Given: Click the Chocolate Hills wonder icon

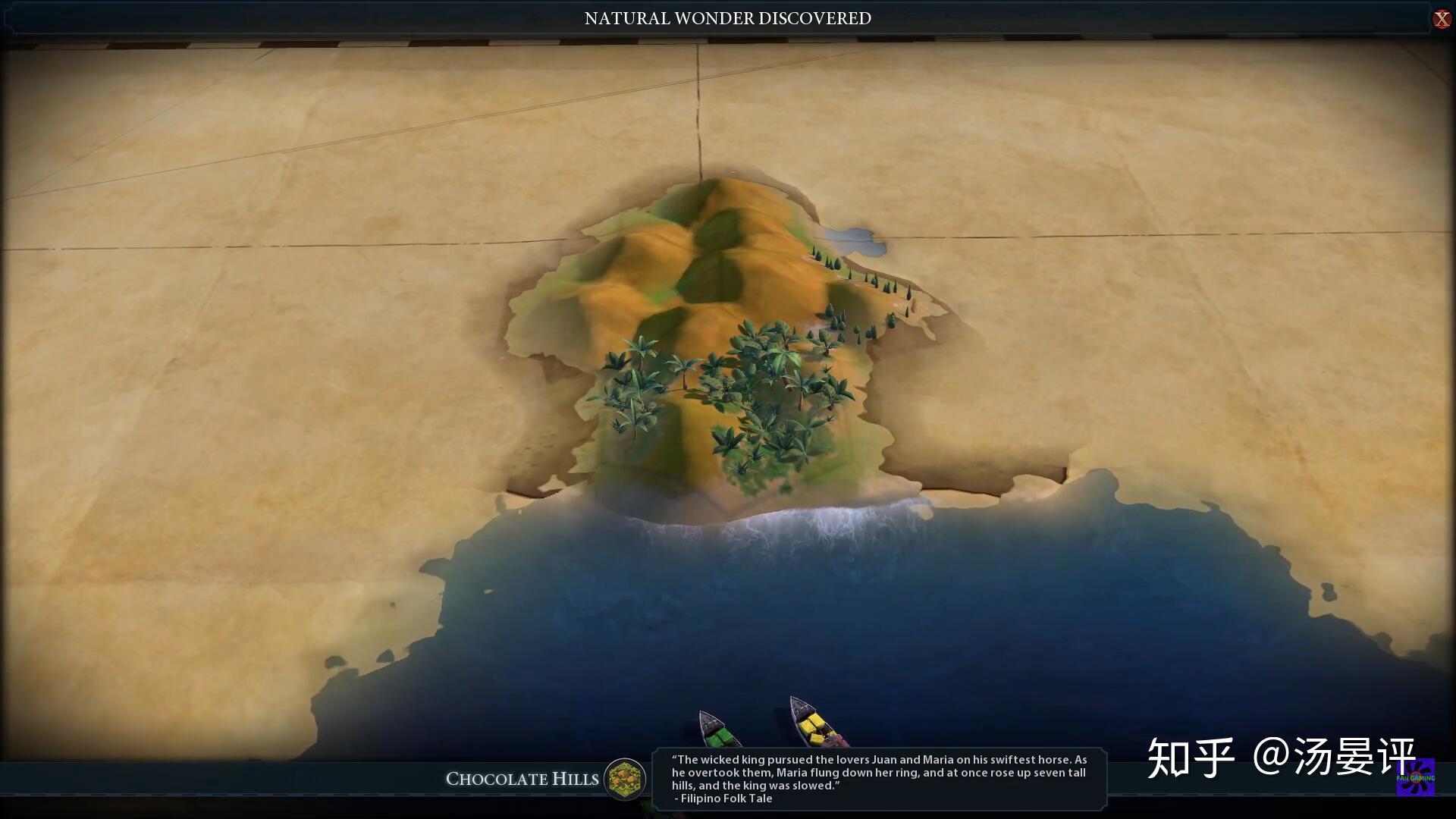Looking at the screenshot, I should pyautogui.click(x=625, y=779).
